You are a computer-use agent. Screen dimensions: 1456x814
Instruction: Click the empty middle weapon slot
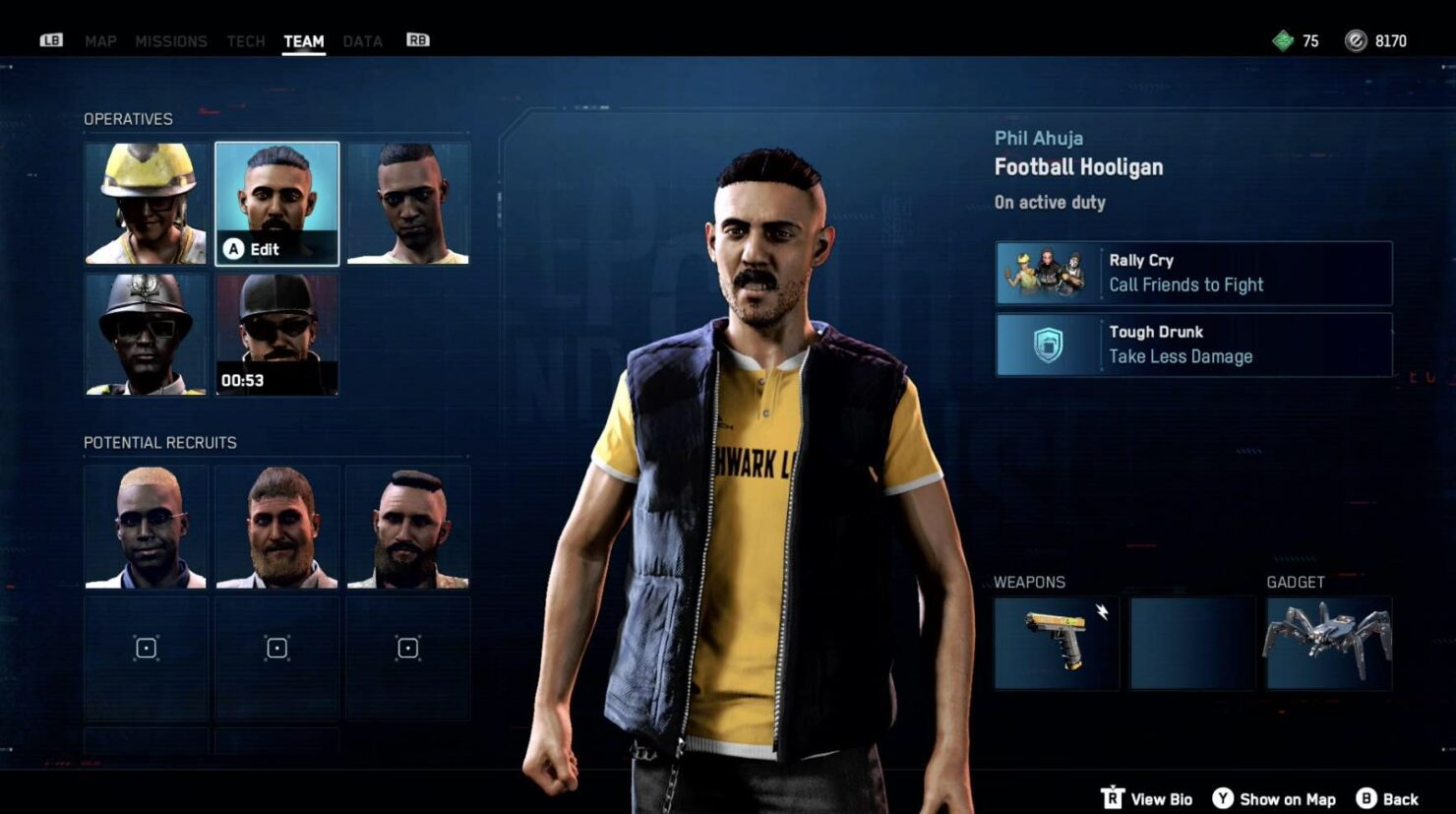(1192, 644)
